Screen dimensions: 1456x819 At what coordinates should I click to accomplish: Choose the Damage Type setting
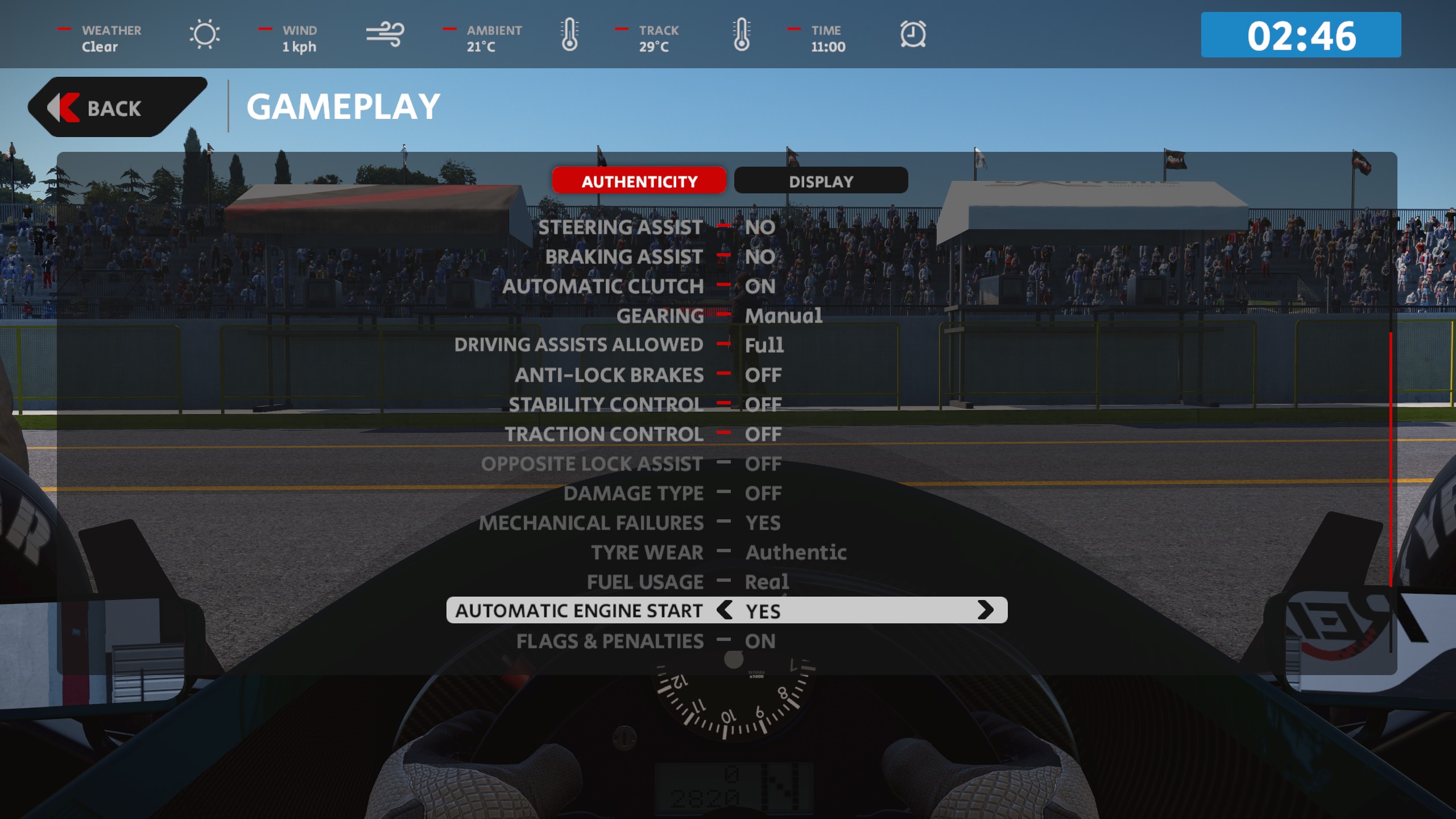point(633,494)
